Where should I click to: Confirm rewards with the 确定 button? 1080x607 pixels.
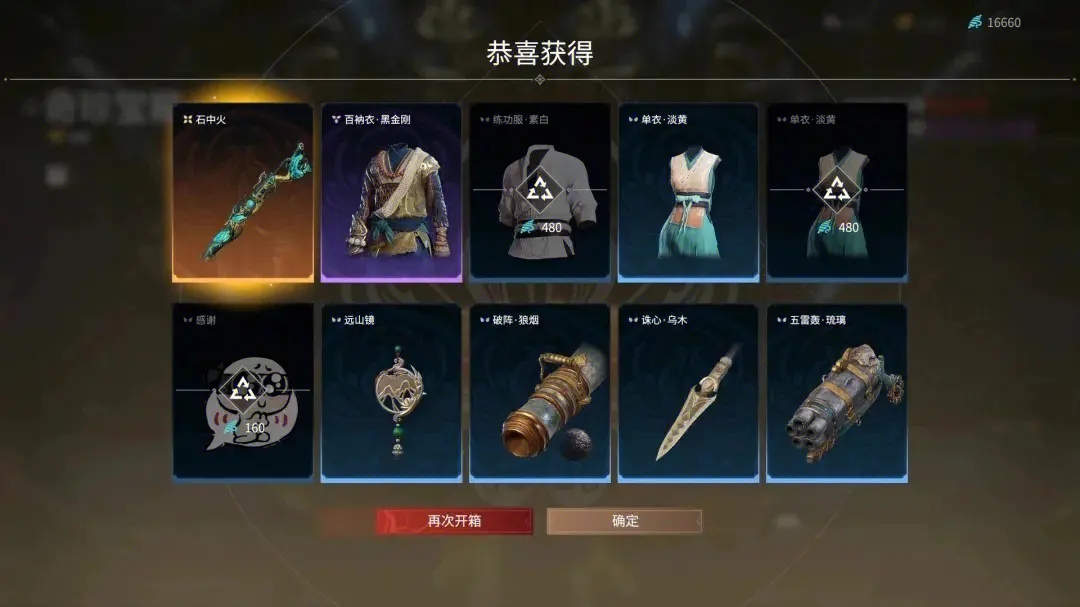click(x=624, y=521)
